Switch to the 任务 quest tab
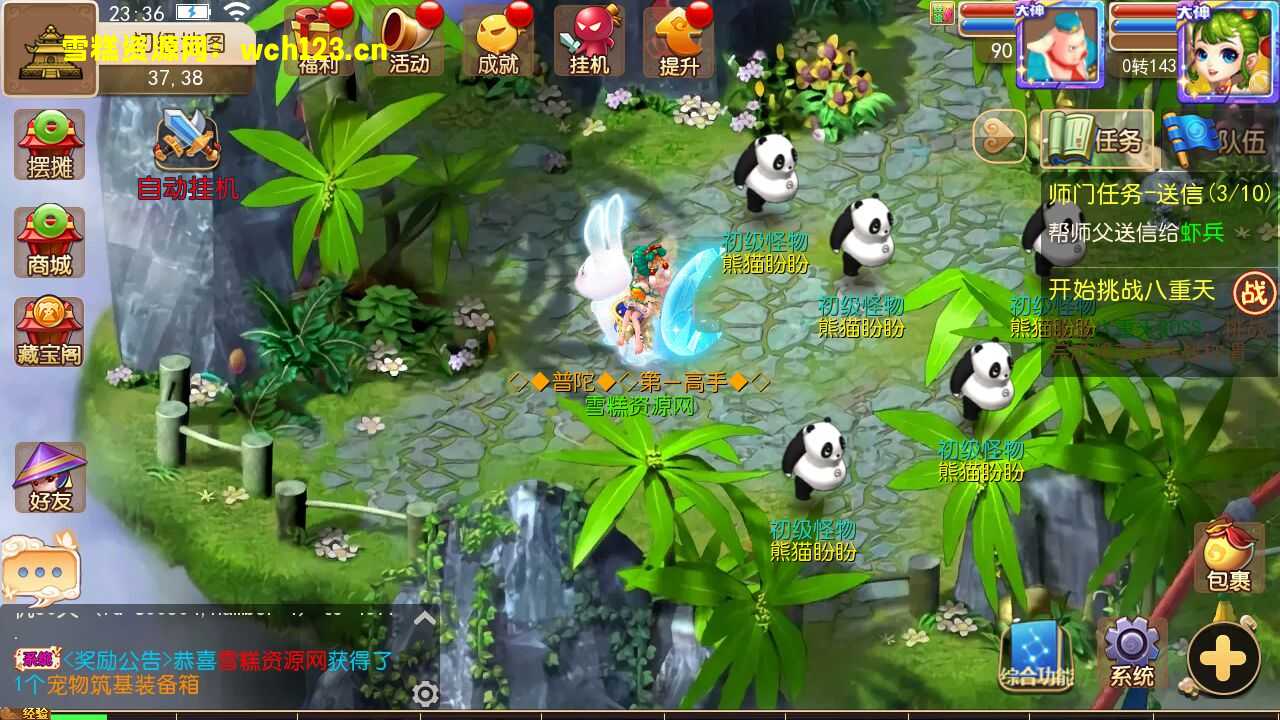 coord(1096,140)
